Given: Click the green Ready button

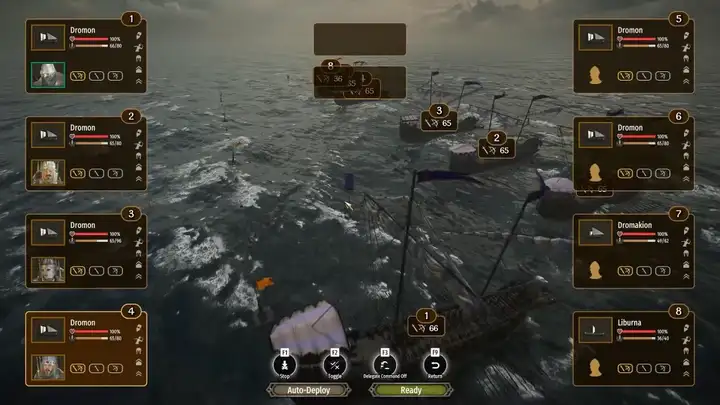Looking at the screenshot, I should coord(411,390).
